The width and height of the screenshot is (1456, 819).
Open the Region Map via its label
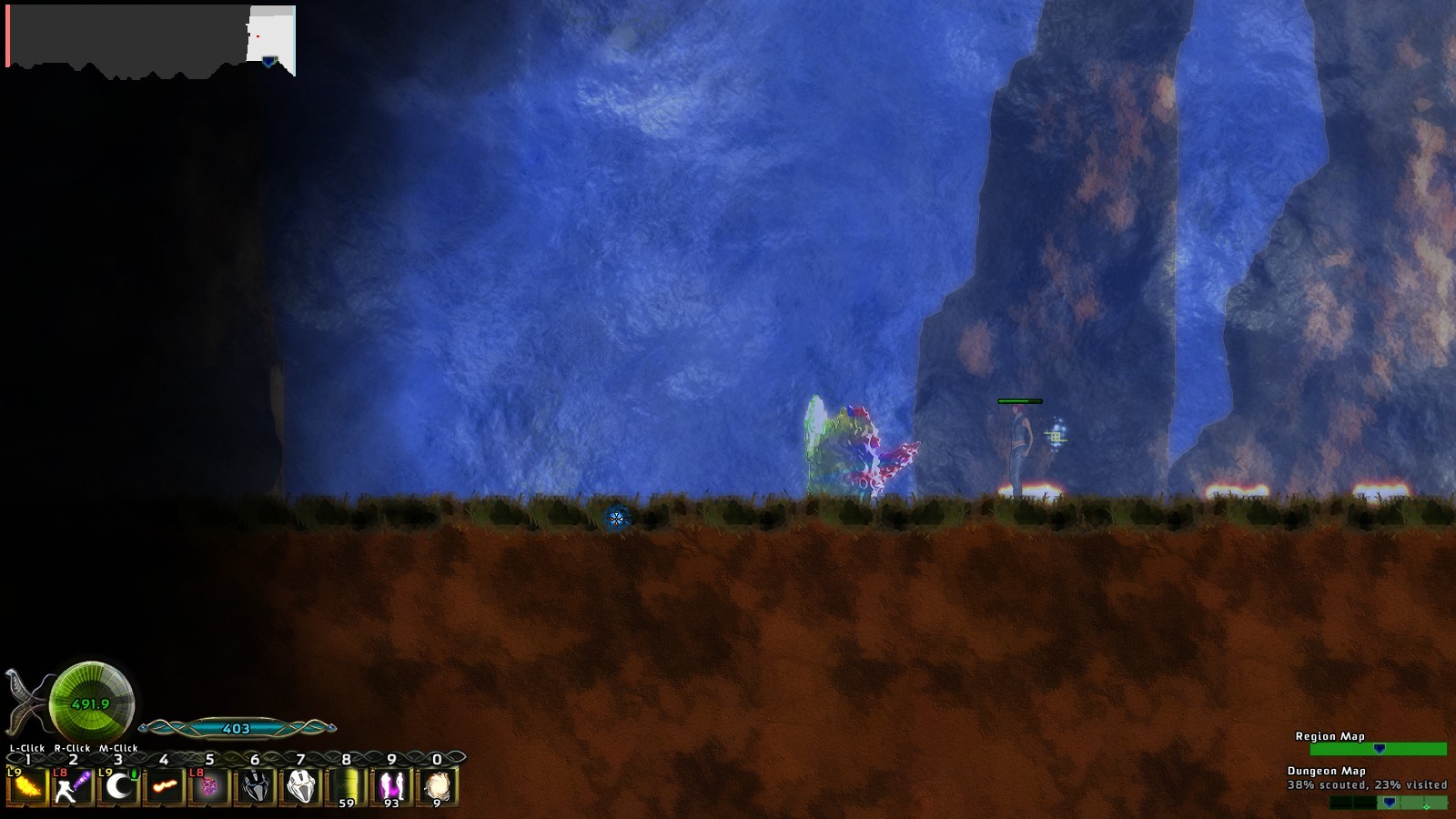coord(1329,738)
